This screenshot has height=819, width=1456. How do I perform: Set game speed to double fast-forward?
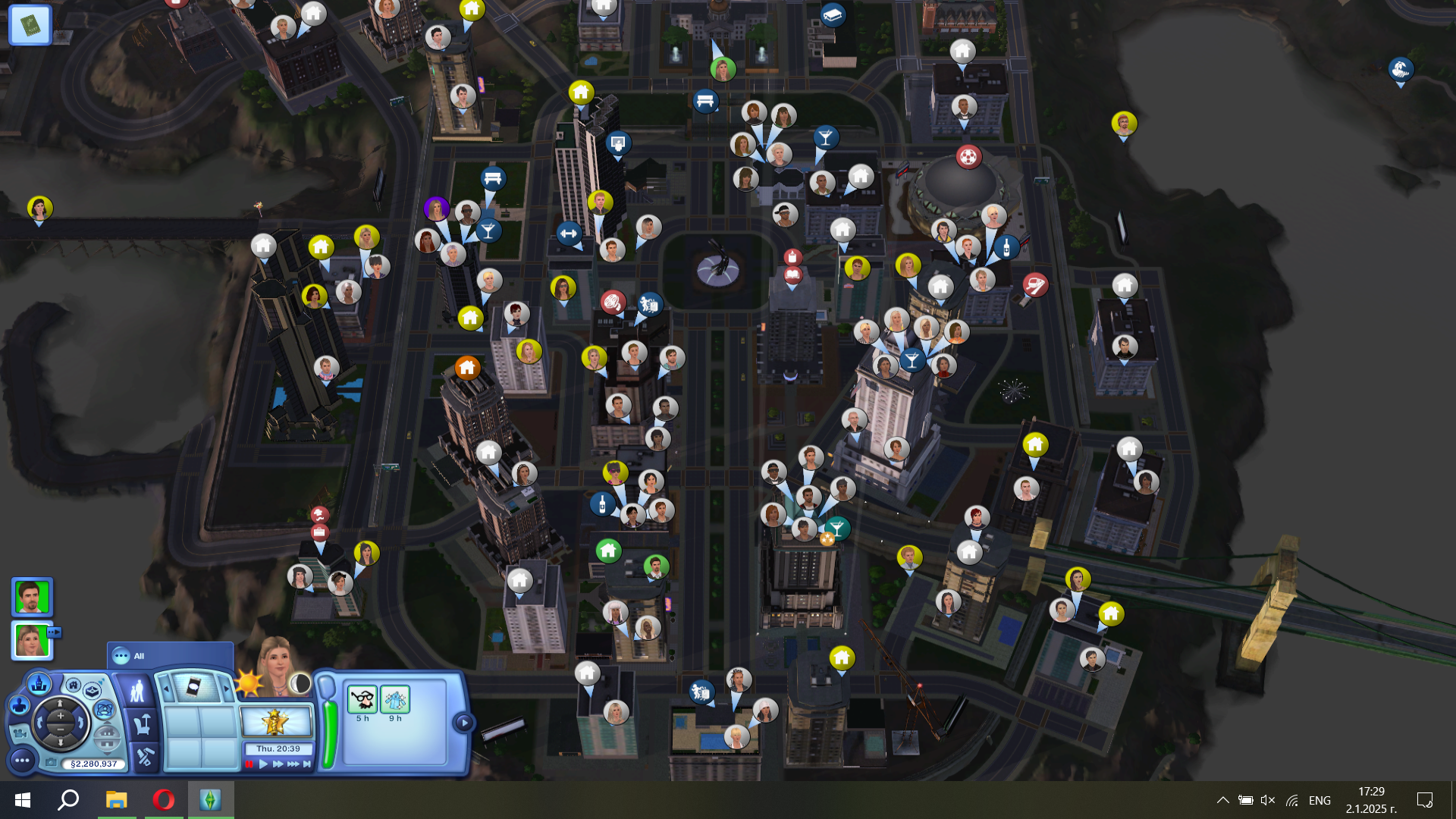(x=277, y=764)
